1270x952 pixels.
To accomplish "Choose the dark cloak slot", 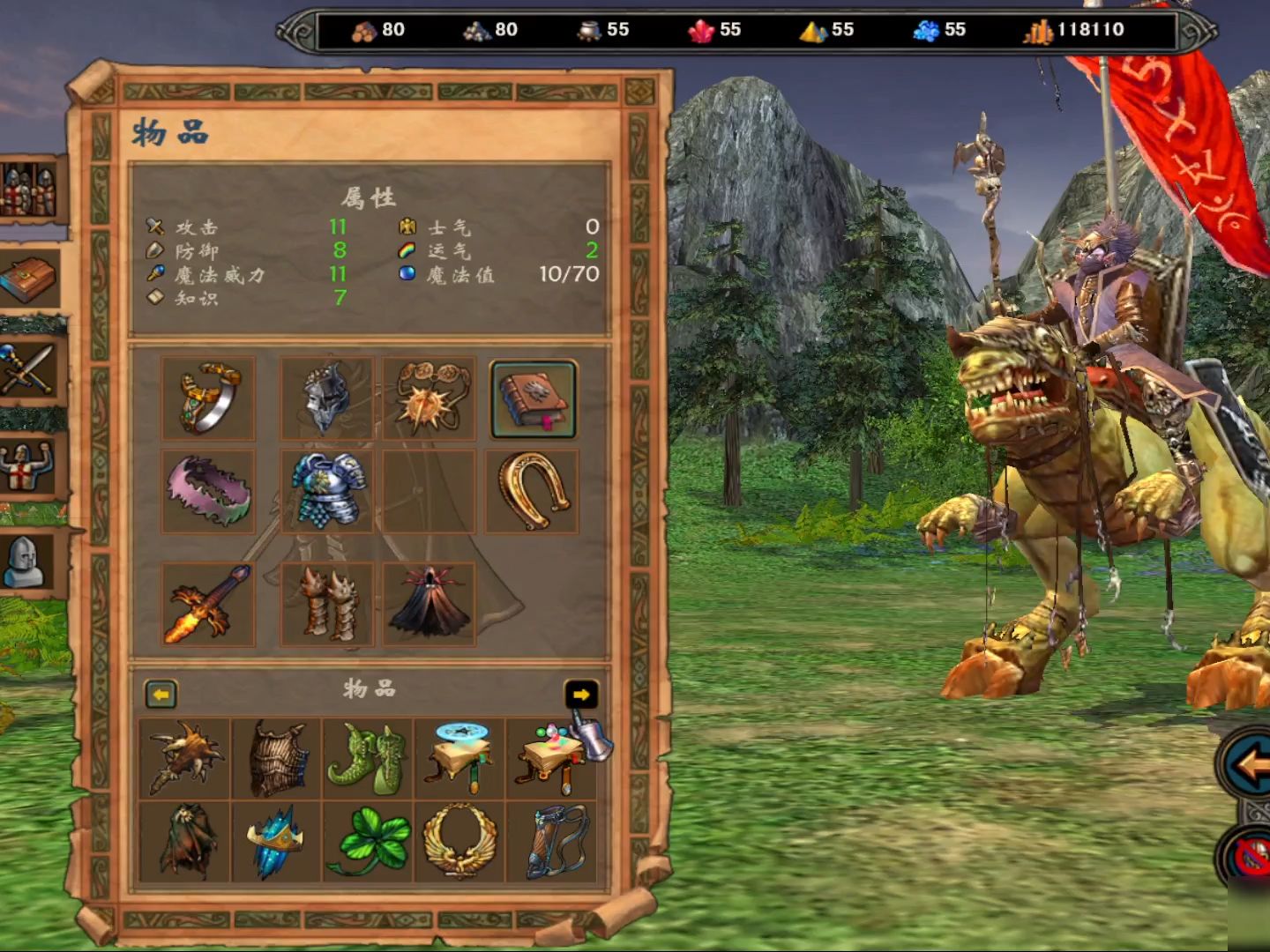I will (430, 606).
